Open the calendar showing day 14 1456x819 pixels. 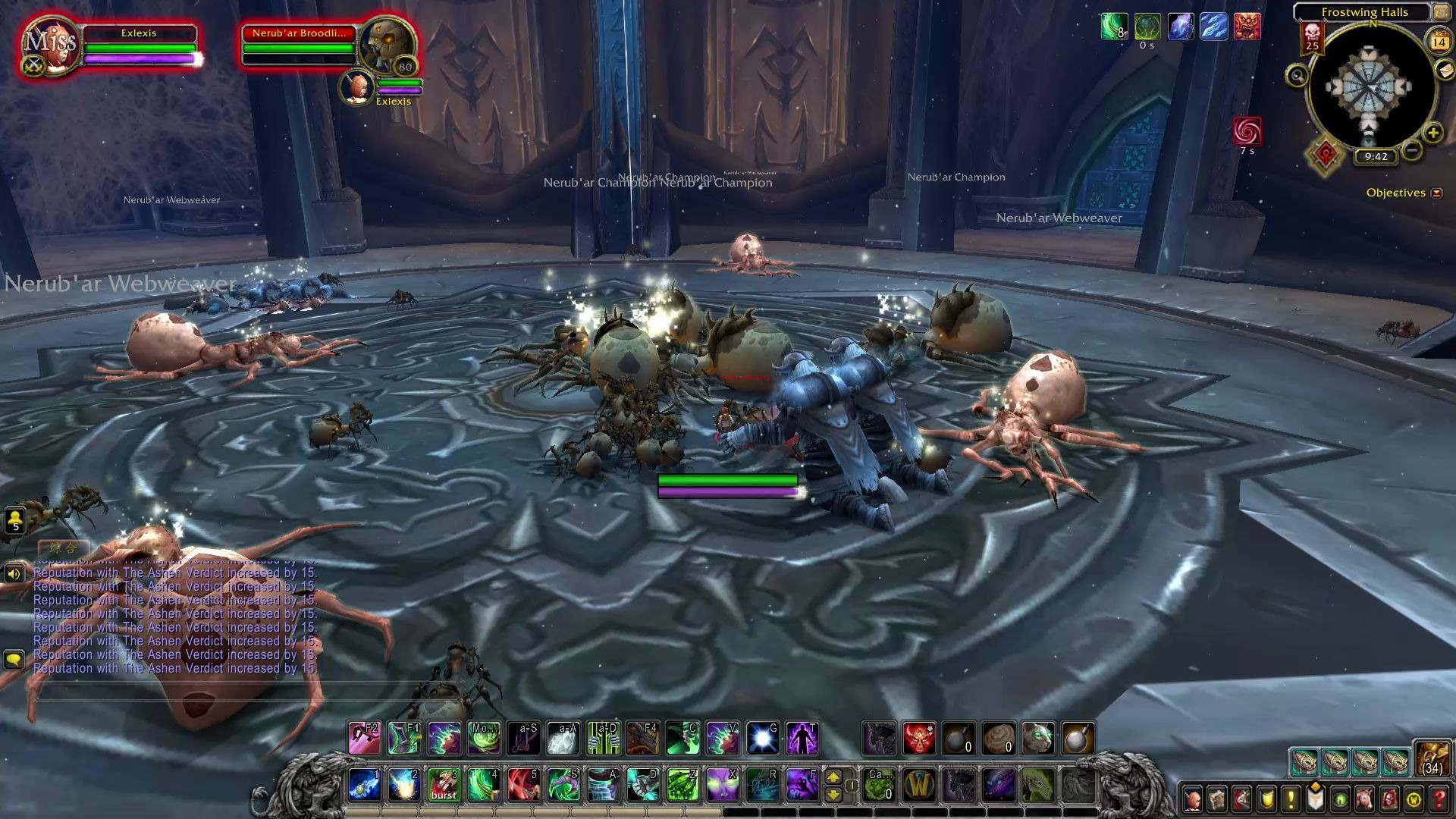pyautogui.click(x=1439, y=42)
